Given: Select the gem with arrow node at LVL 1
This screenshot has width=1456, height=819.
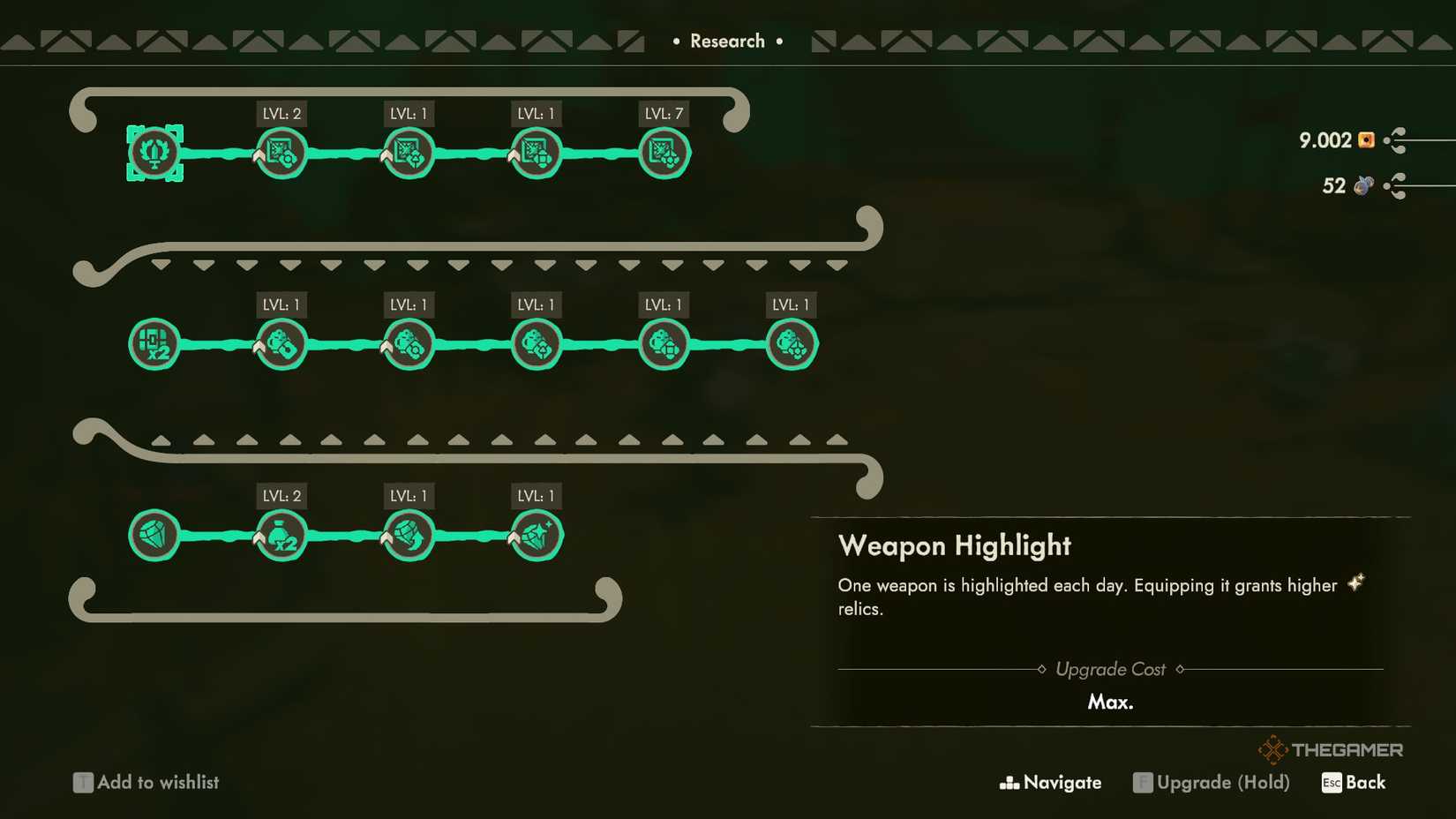Looking at the screenshot, I should click(408, 534).
